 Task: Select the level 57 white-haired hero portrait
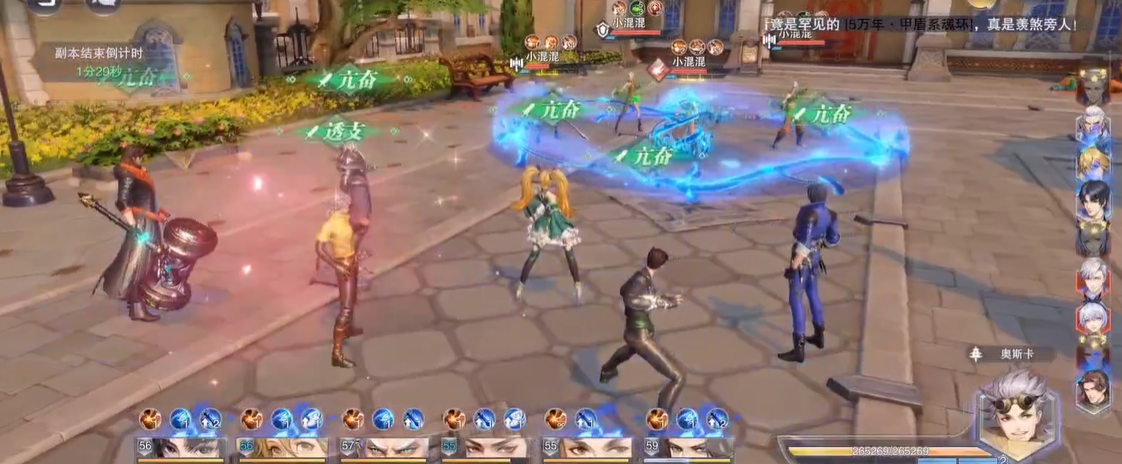[x=385, y=447]
